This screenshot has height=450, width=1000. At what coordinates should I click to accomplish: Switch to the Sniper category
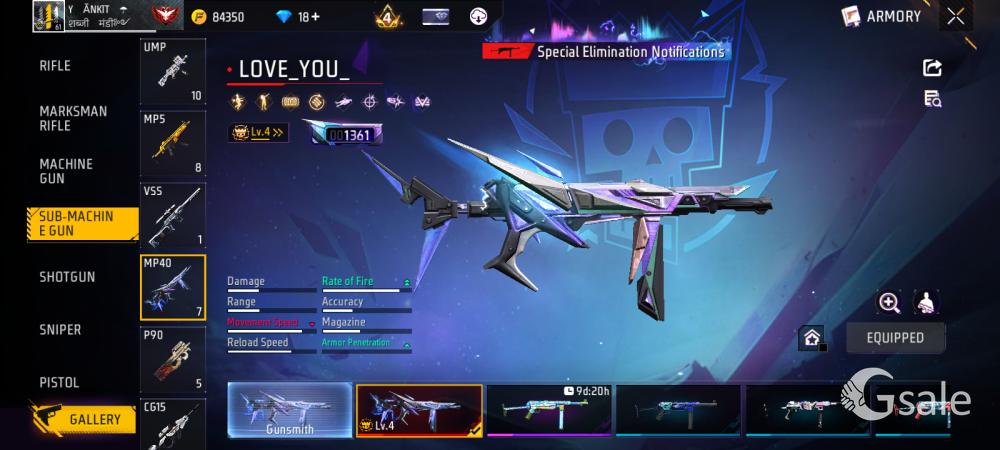(x=60, y=330)
